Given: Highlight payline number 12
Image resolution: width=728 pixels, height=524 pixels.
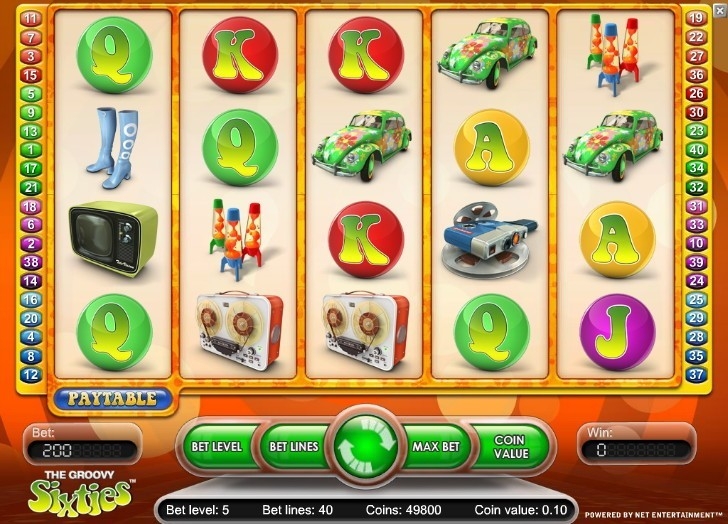Looking at the screenshot, I should pos(30,374).
